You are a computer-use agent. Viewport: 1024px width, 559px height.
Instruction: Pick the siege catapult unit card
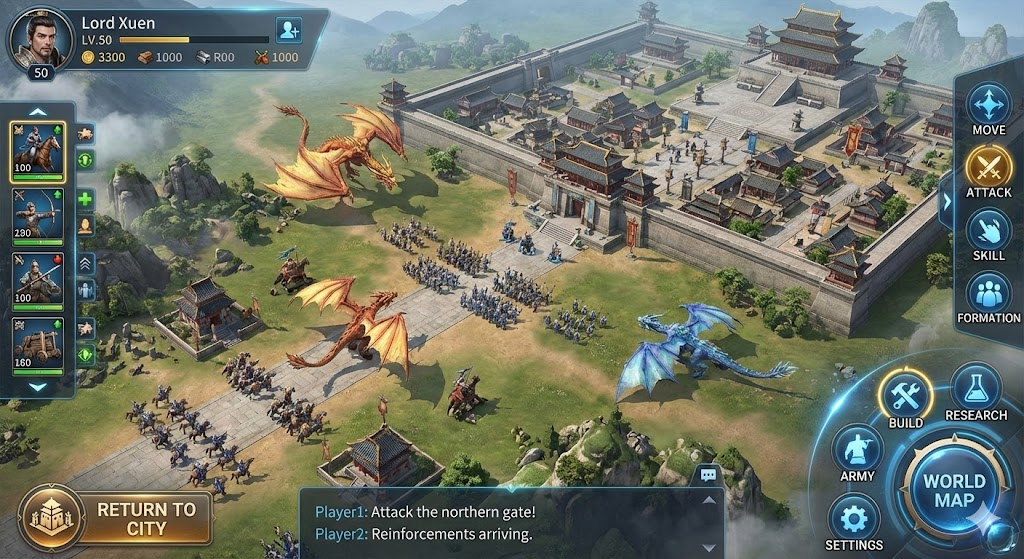pos(38,342)
